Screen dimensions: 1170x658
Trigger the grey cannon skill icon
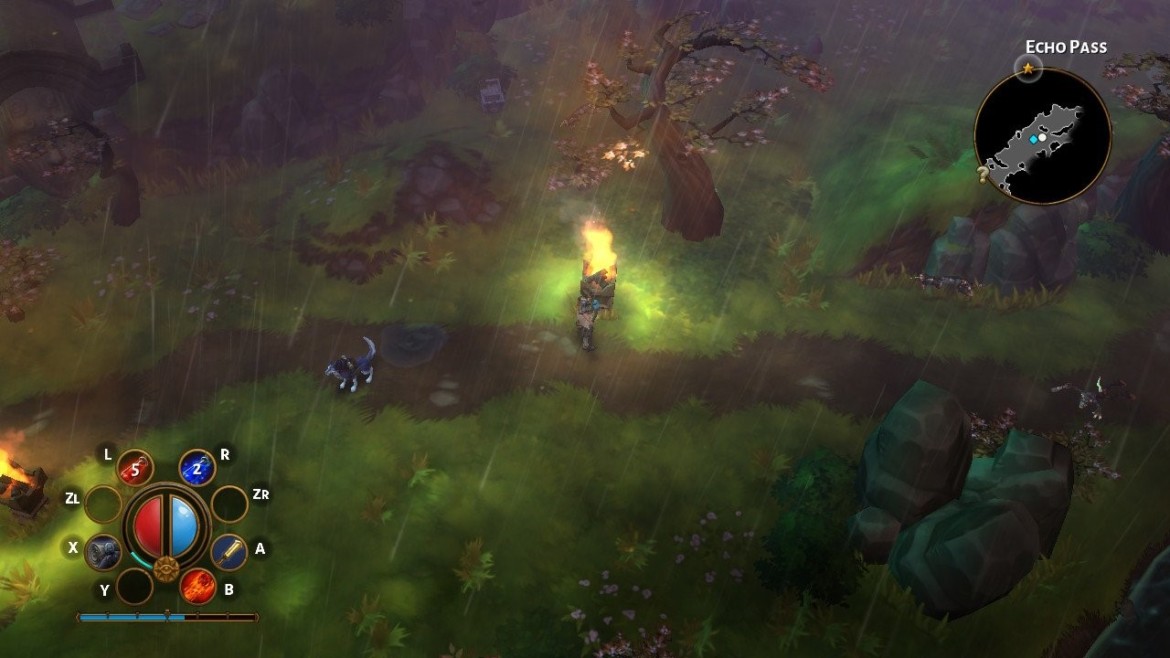(x=103, y=551)
